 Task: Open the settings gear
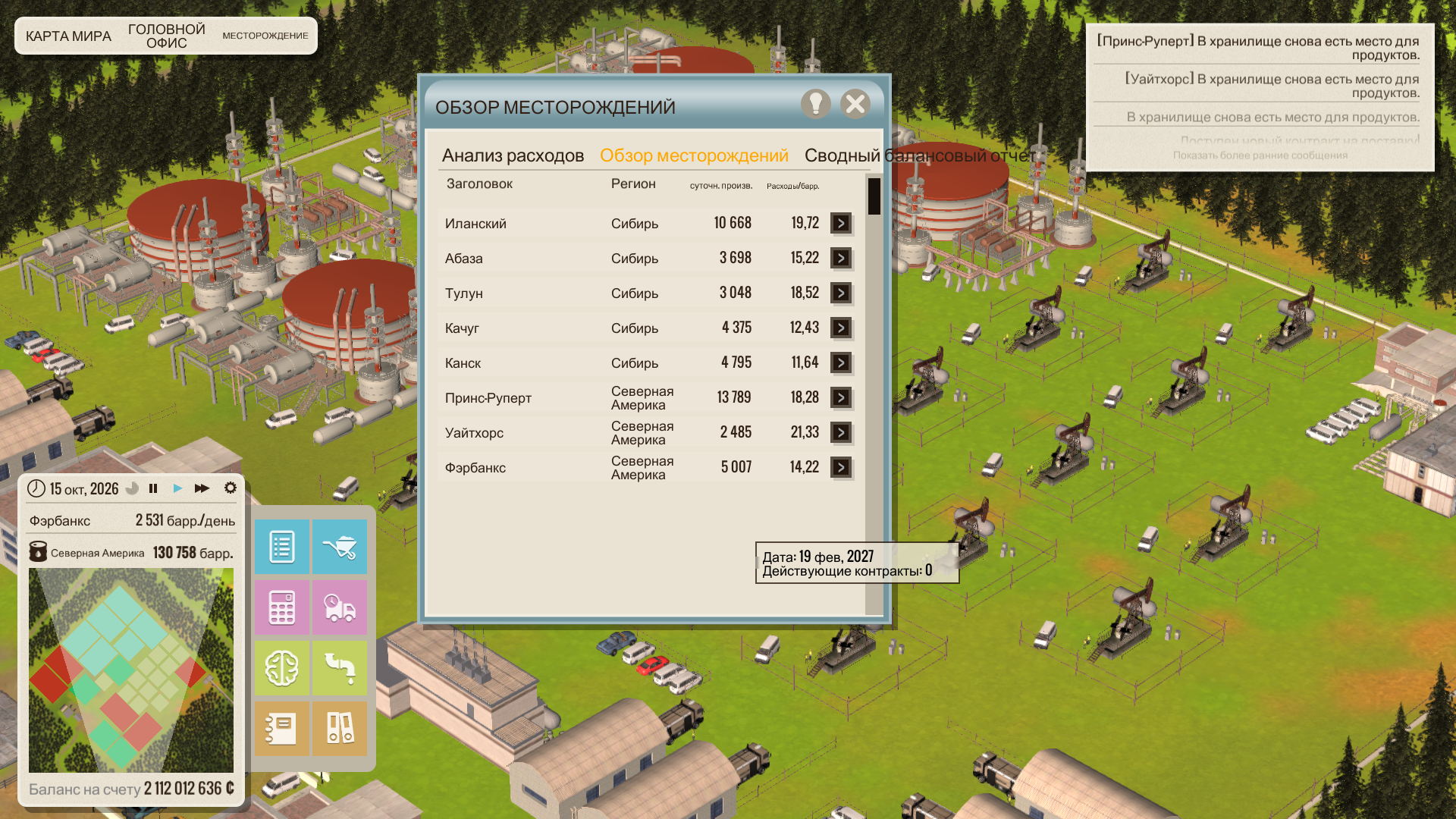tap(231, 488)
